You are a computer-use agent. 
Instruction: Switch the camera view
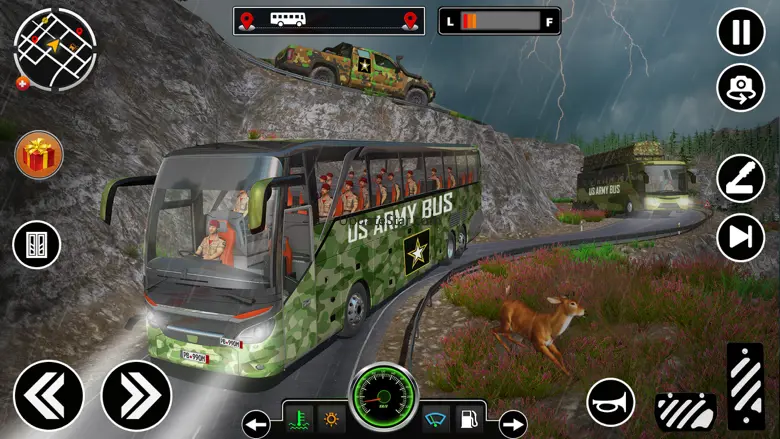[x=741, y=88]
